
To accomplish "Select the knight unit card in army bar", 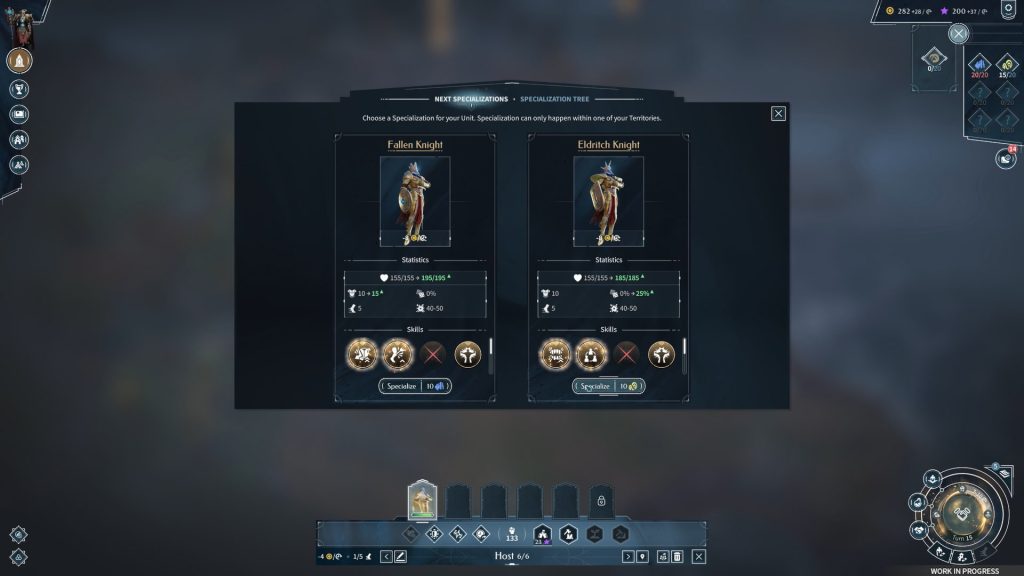I will (x=422, y=498).
